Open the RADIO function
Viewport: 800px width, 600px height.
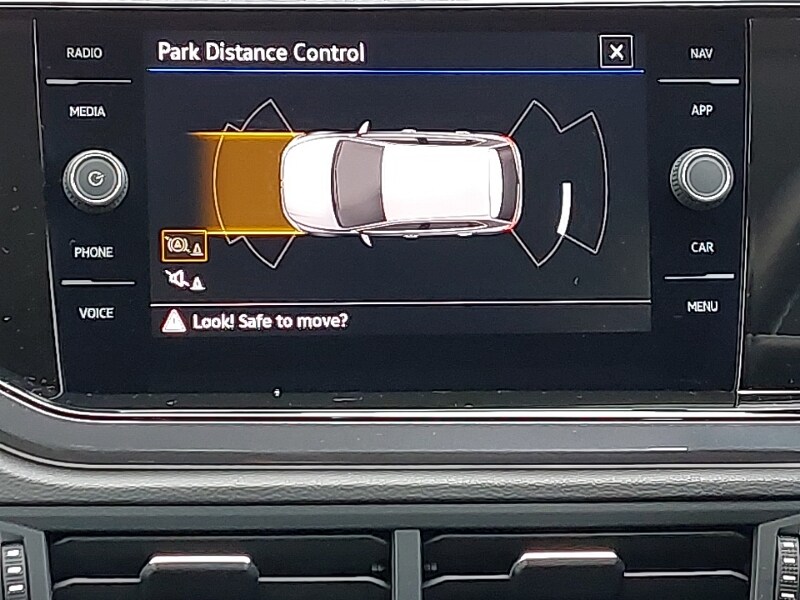tap(85, 53)
